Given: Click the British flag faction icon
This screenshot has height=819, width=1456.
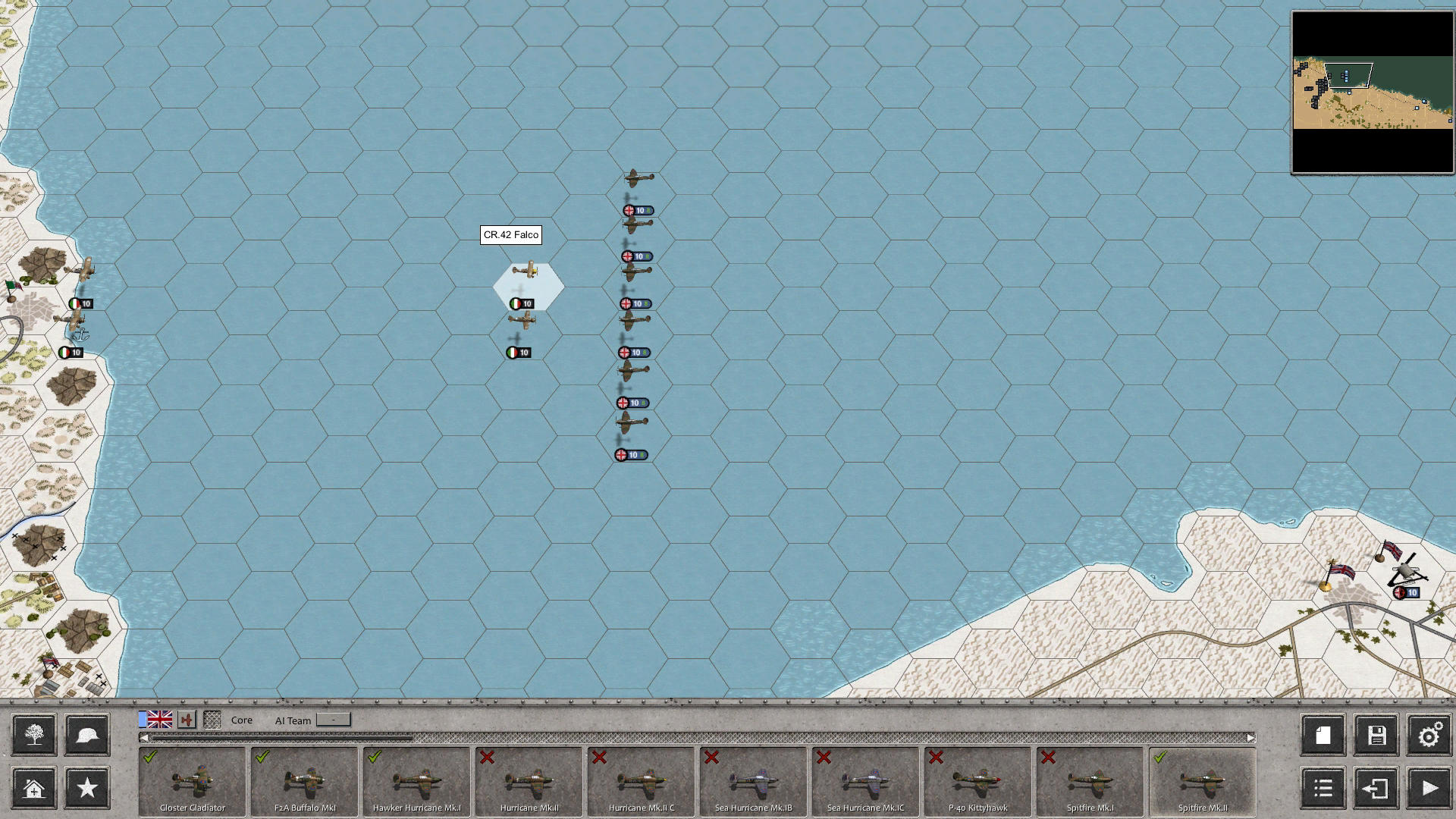Looking at the screenshot, I should [159, 720].
